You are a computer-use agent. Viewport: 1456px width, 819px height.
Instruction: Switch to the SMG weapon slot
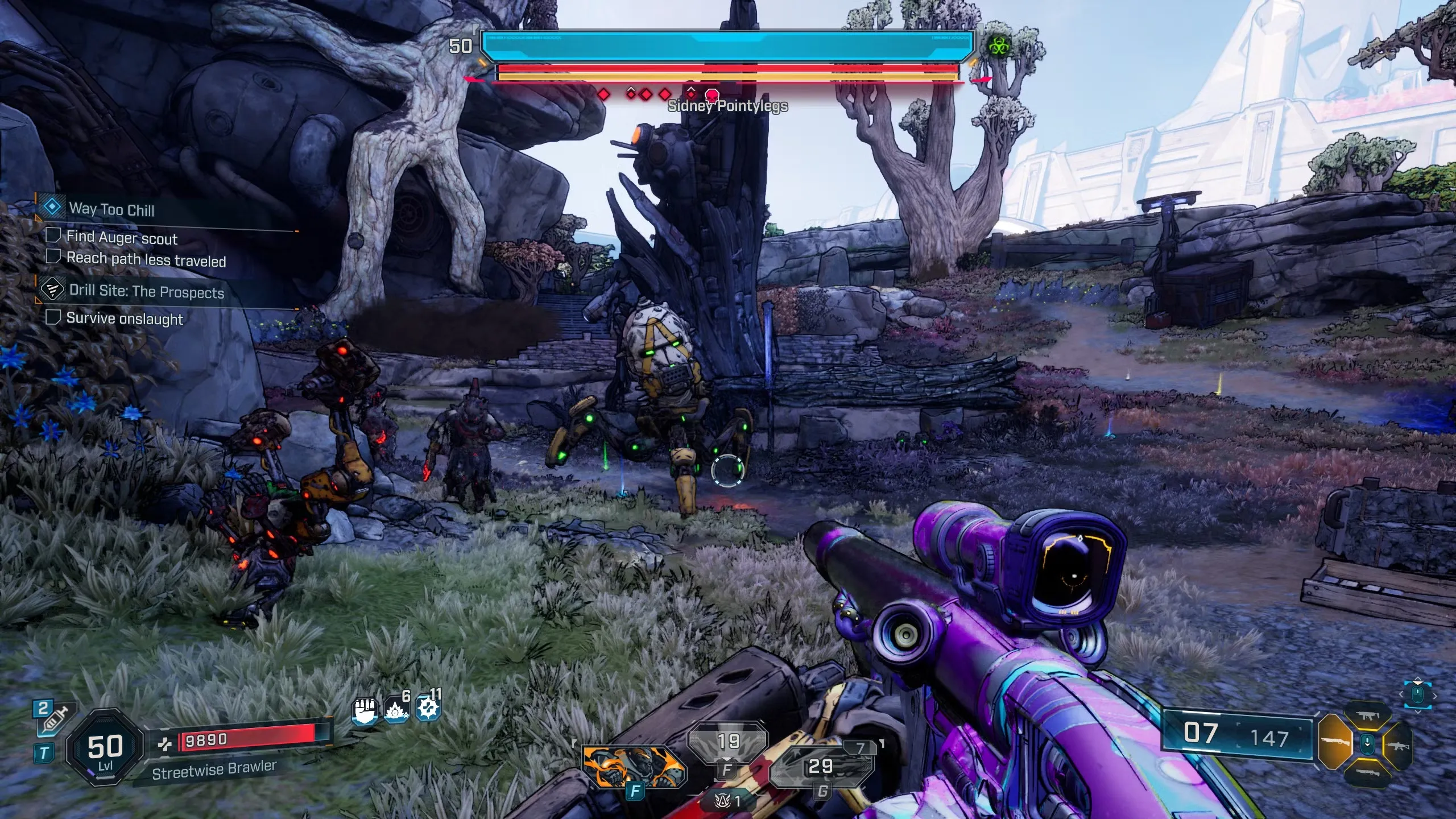pyautogui.click(x=1368, y=715)
